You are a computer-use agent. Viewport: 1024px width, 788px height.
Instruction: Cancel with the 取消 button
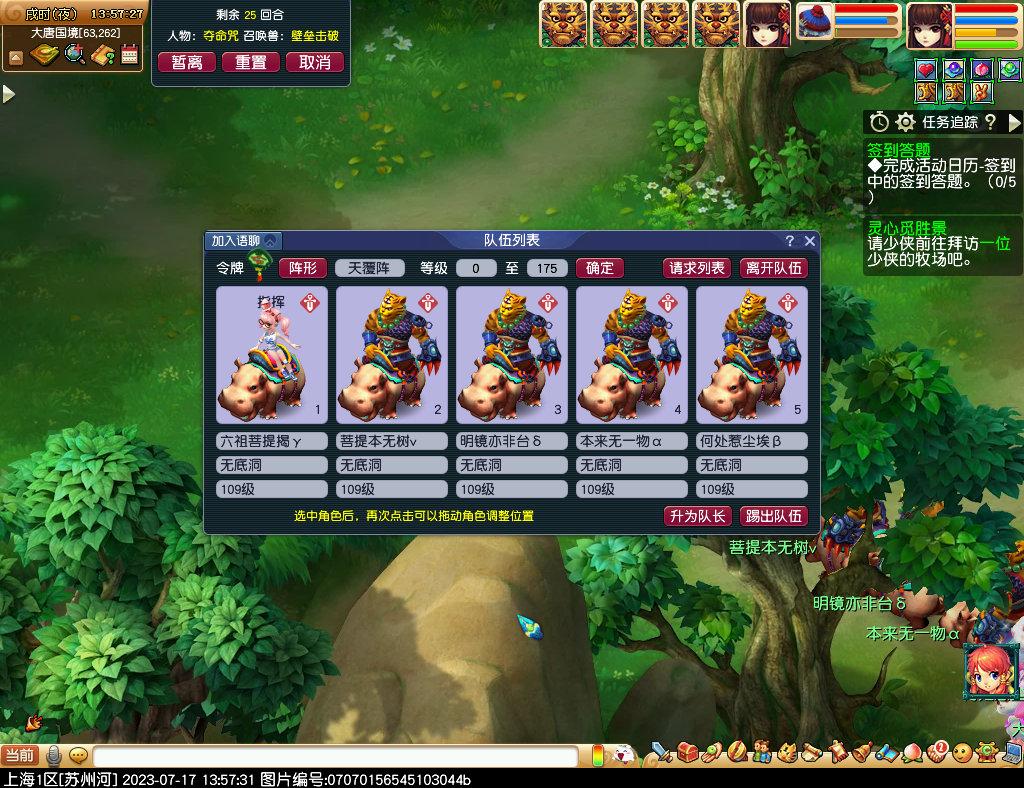tap(315, 62)
